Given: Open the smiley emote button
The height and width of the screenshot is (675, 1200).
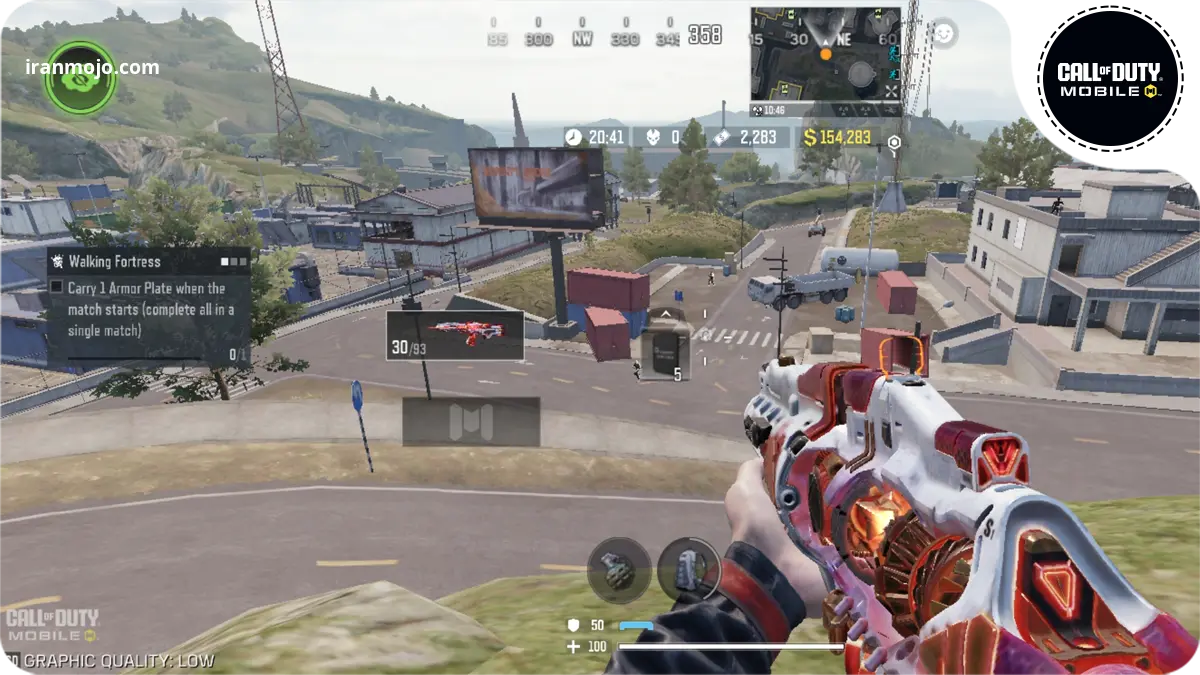Looking at the screenshot, I should click(x=943, y=33).
